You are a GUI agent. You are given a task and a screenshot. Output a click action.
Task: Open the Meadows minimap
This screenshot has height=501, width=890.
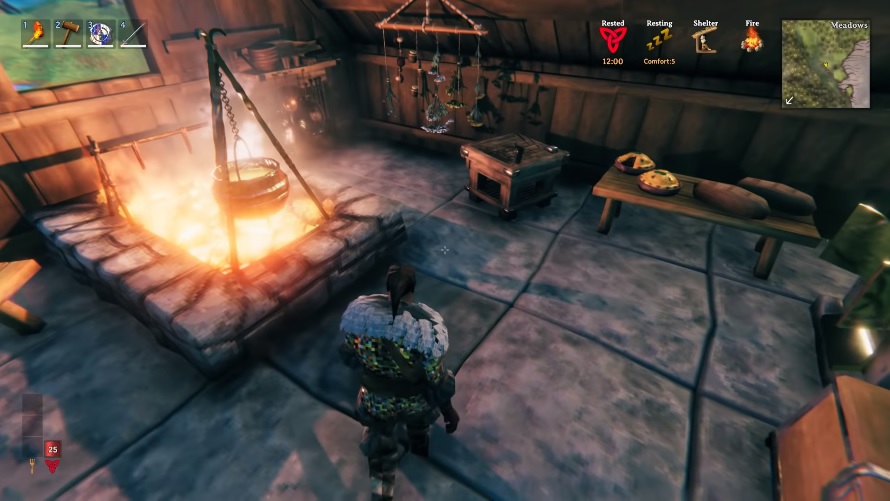825,63
